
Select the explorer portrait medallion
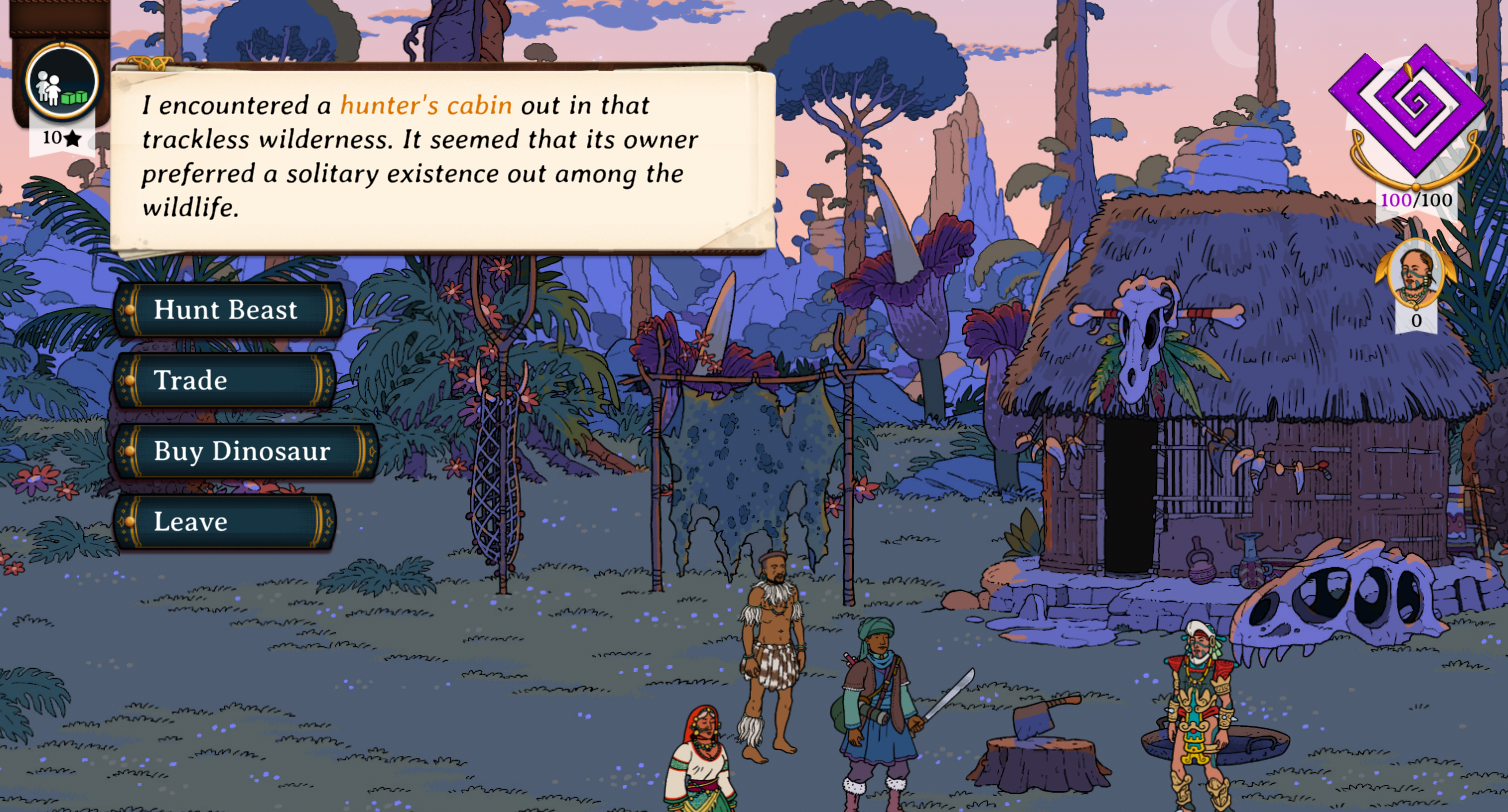1414,272
